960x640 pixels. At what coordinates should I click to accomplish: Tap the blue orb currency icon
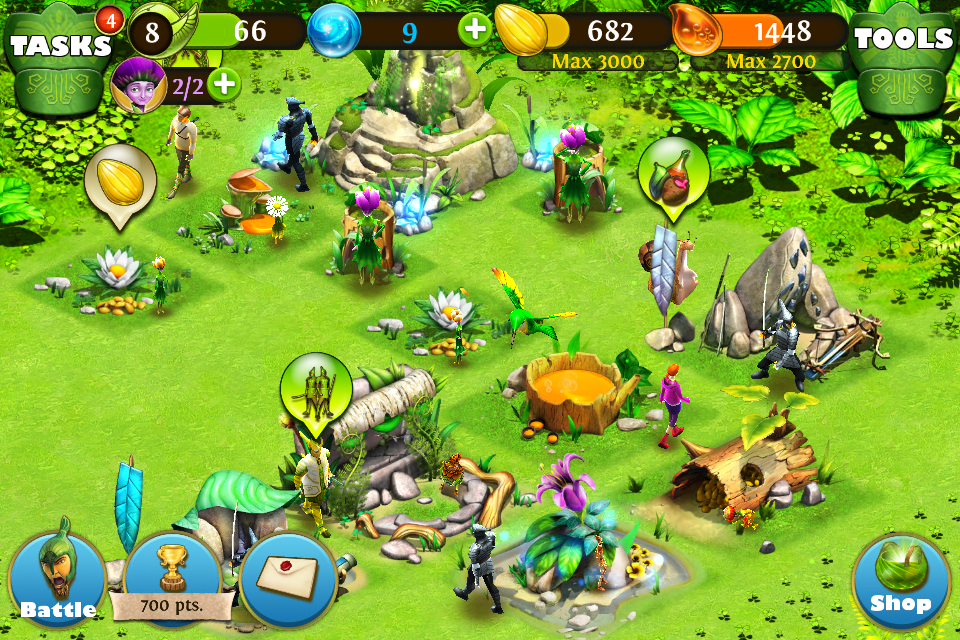point(332,32)
